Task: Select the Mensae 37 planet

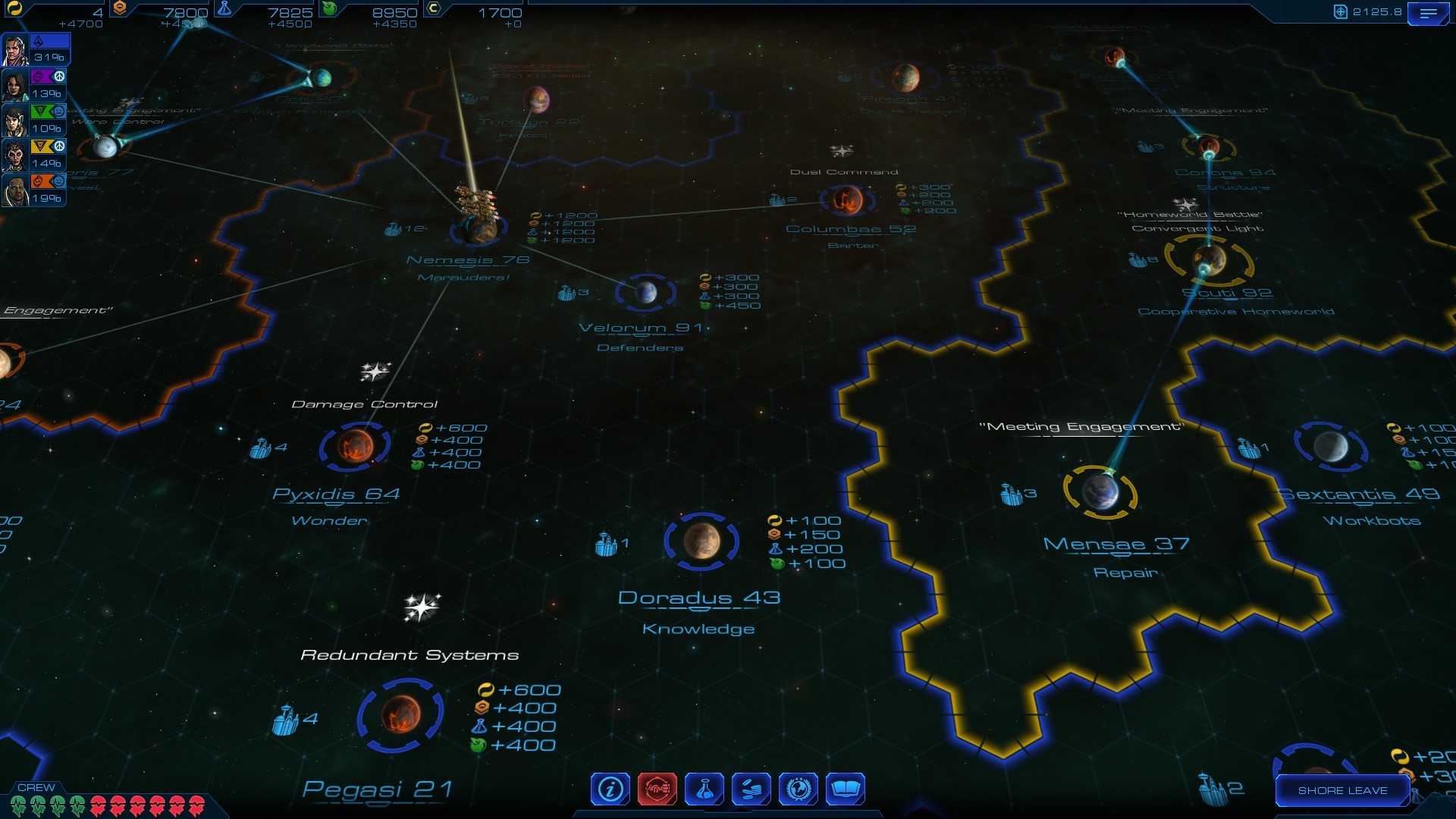Action: point(1100,492)
